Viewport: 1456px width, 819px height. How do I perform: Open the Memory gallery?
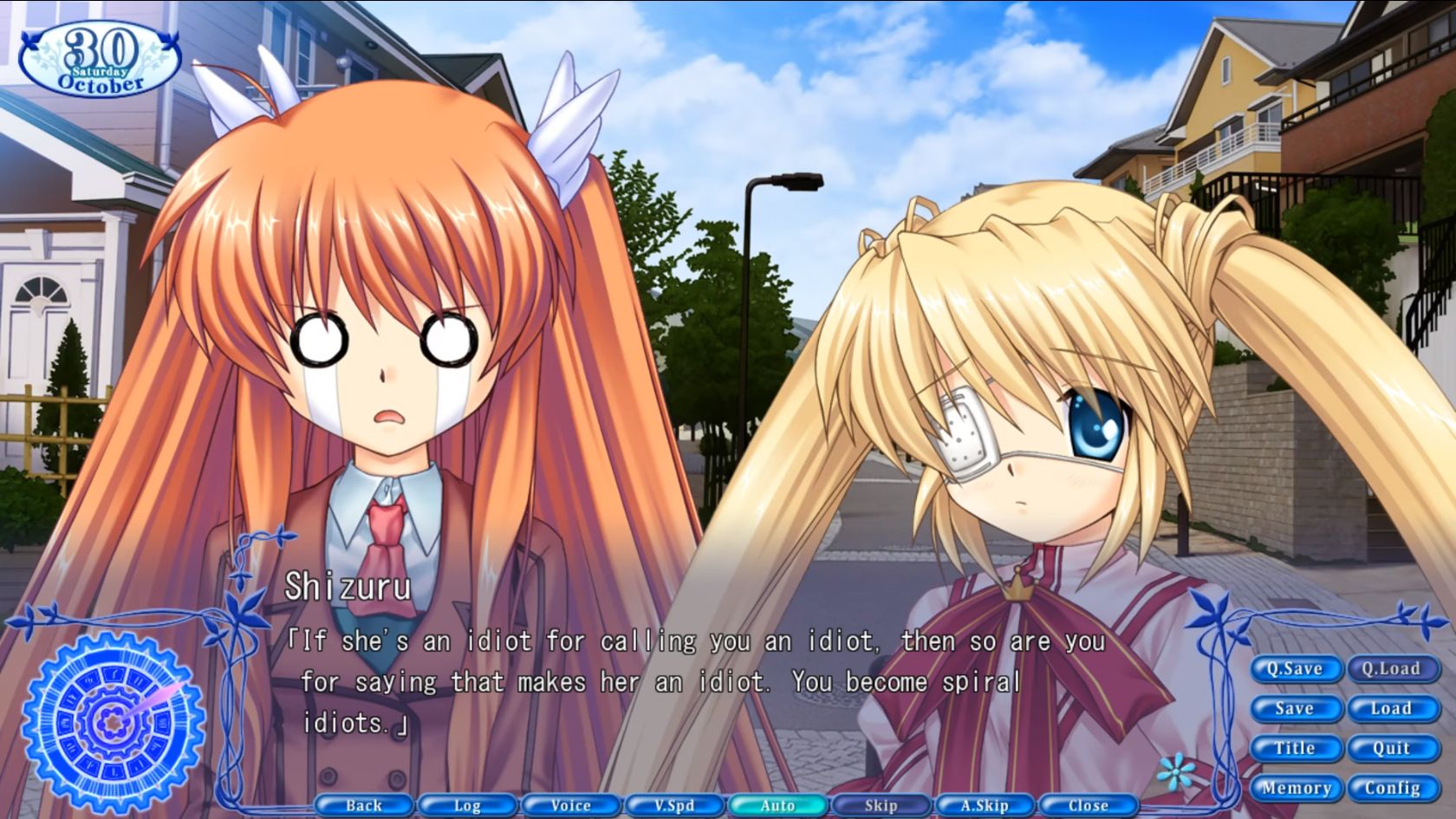1295,788
